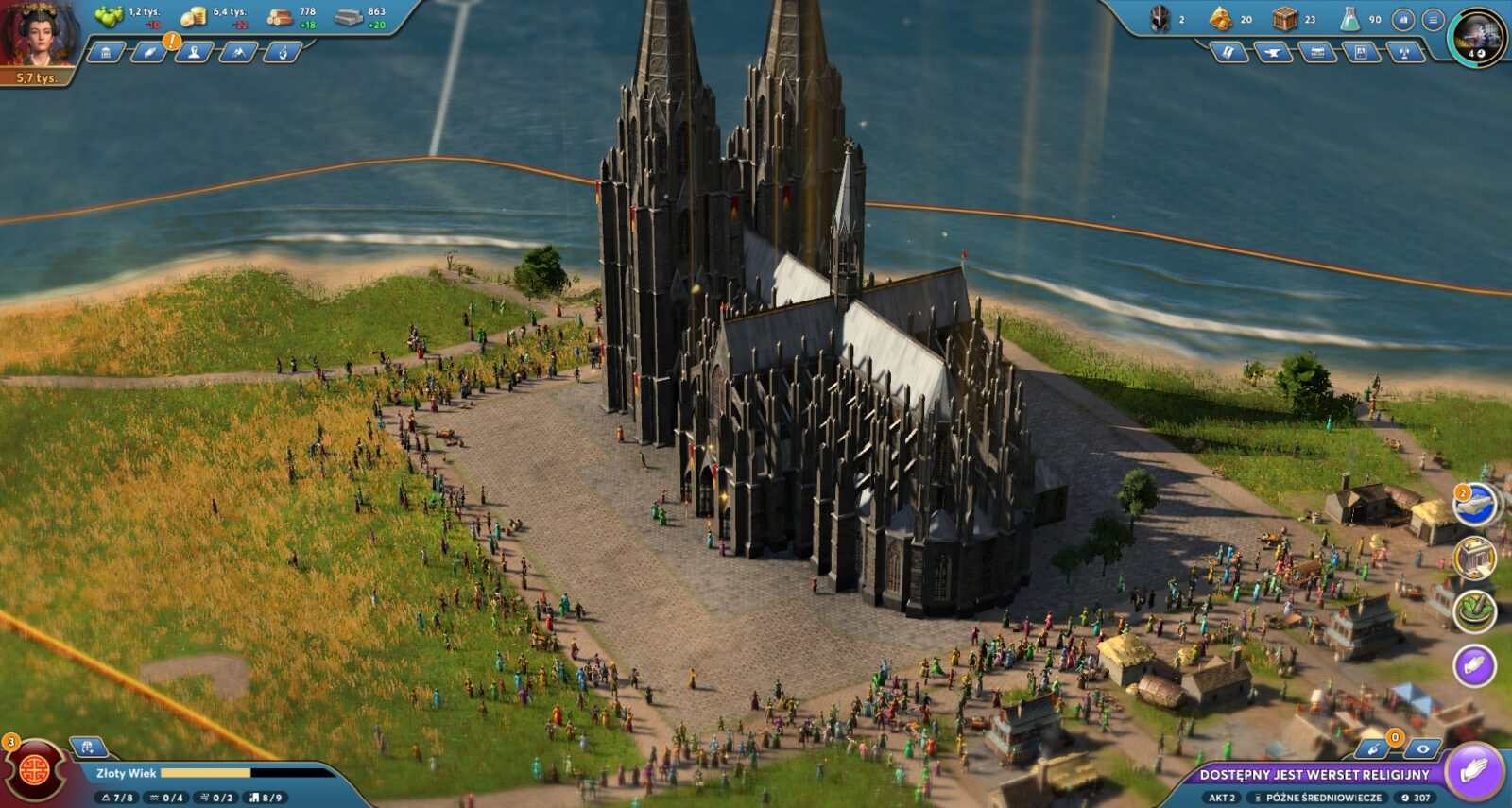
Task: Open the leader portrait panel
Action: 38,34
